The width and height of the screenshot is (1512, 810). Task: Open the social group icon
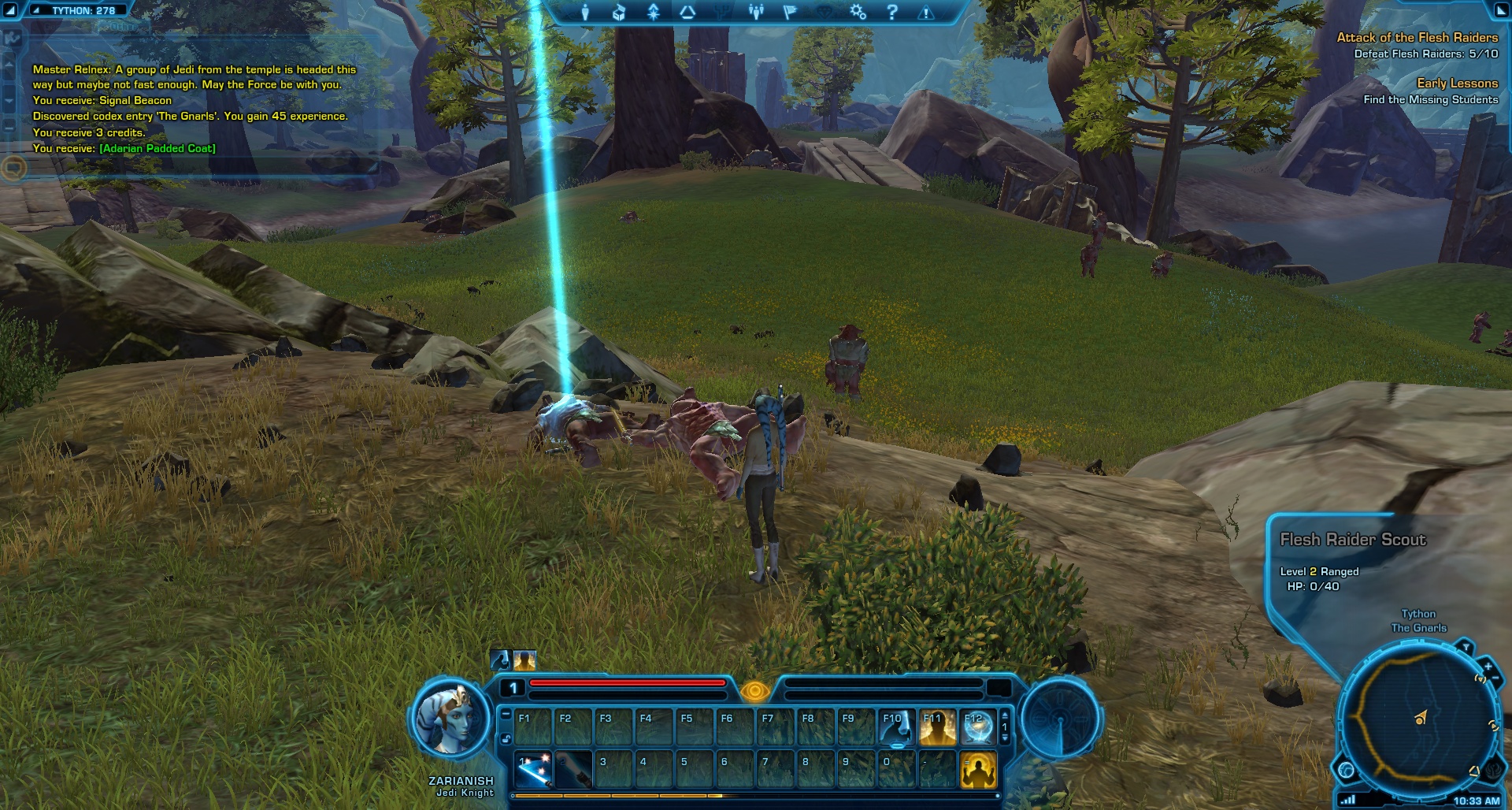756,13
